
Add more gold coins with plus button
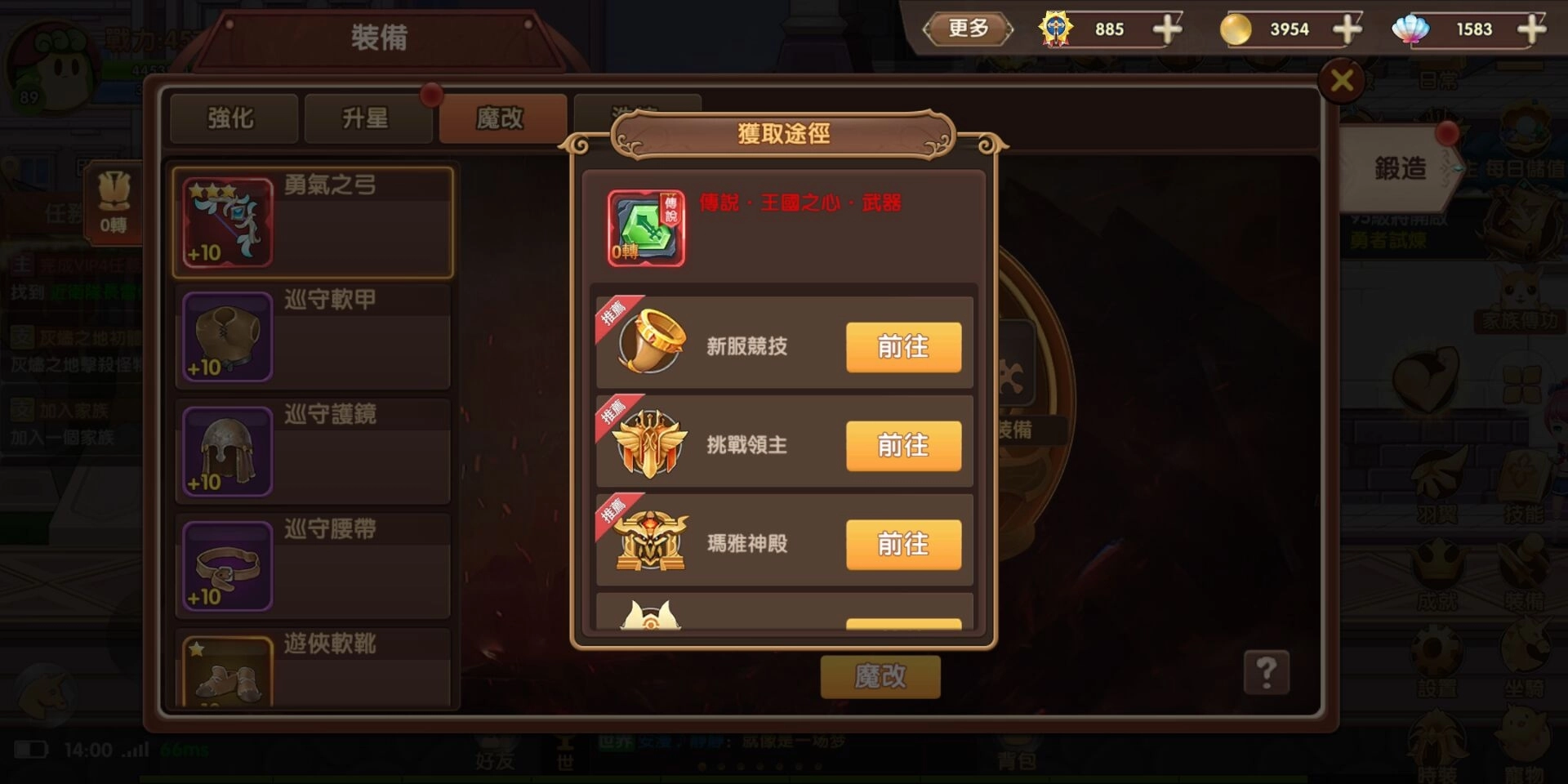tap(1347, 29)
